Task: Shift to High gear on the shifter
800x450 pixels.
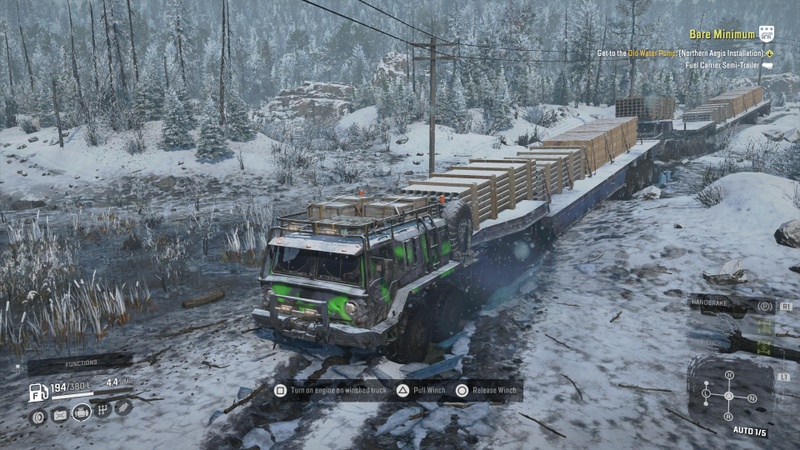Action: pyautogui.click(x=729, y=375)
